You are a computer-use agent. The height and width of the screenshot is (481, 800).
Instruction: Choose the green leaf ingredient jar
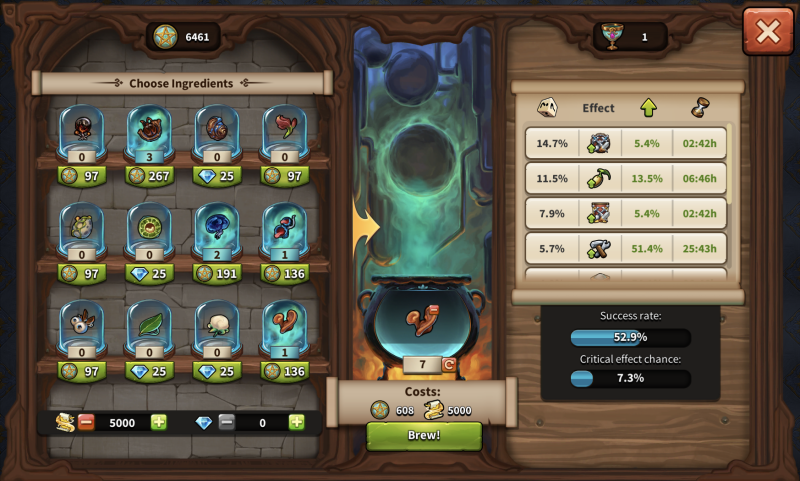pos(150,324)
